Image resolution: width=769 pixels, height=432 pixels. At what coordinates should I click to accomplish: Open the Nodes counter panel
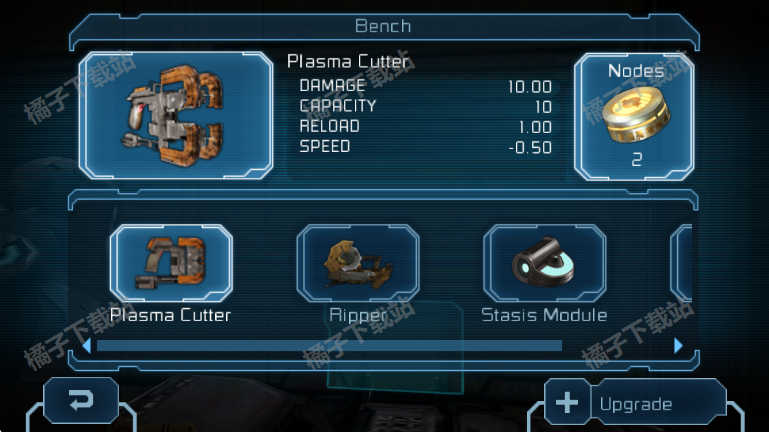(635, 116)
